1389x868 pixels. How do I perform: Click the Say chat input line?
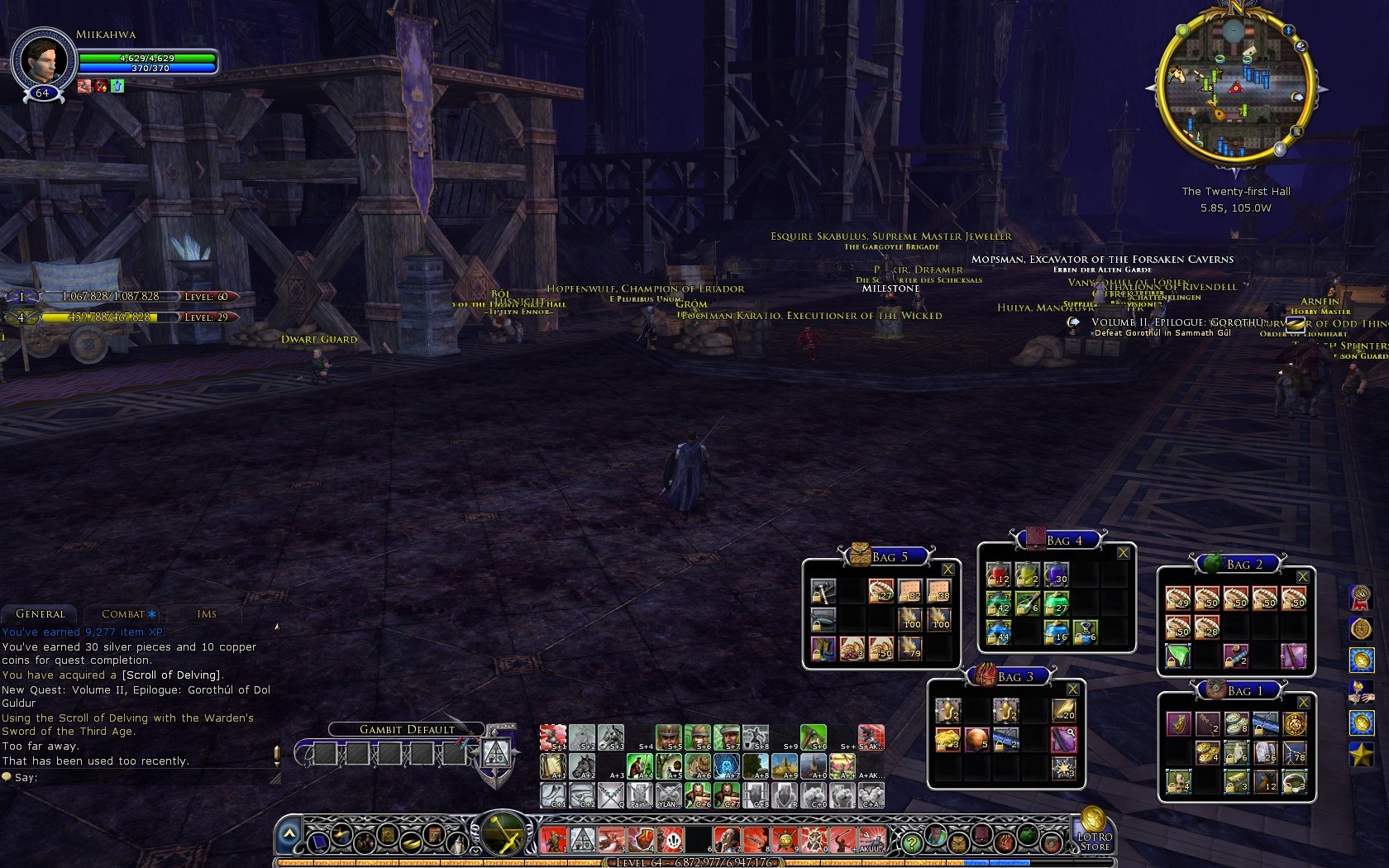click(141, 778)
